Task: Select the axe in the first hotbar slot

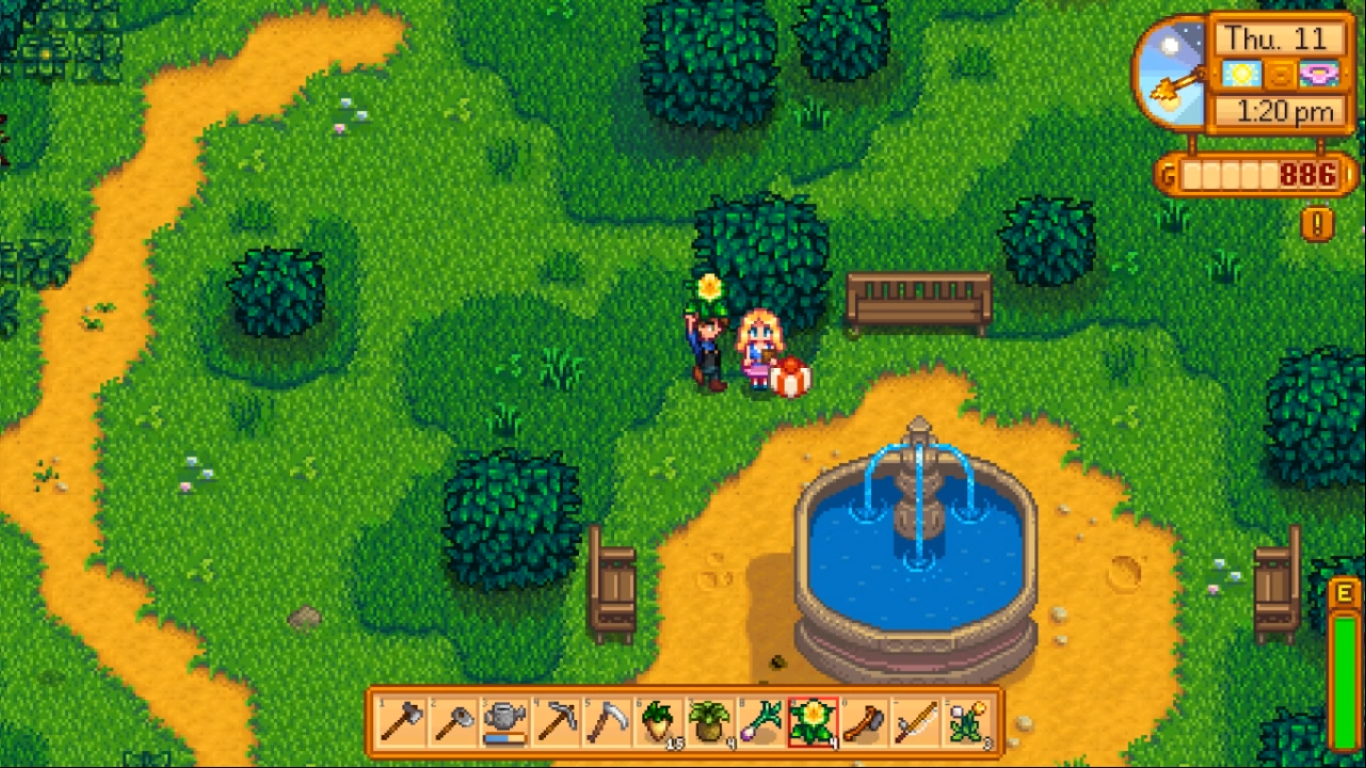Action: (x=402, y=722)
